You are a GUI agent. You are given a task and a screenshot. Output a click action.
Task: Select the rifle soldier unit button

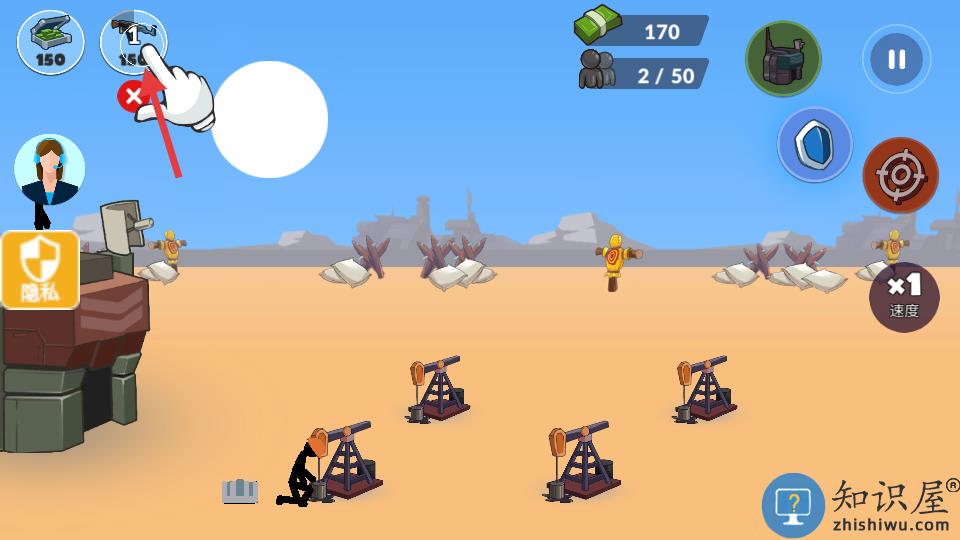point(133,41)
